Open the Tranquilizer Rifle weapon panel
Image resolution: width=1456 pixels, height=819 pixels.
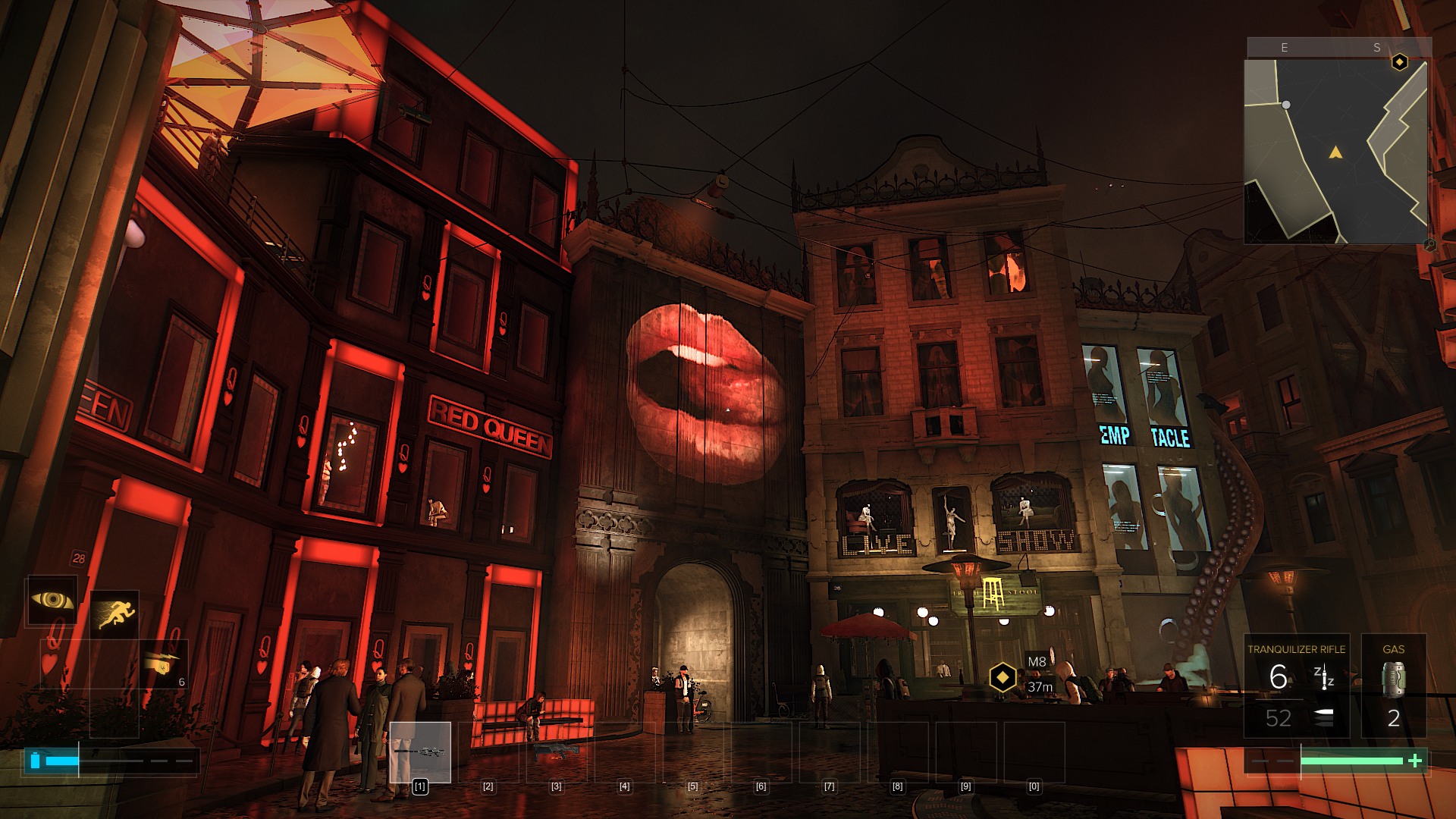pos(1296,686)
